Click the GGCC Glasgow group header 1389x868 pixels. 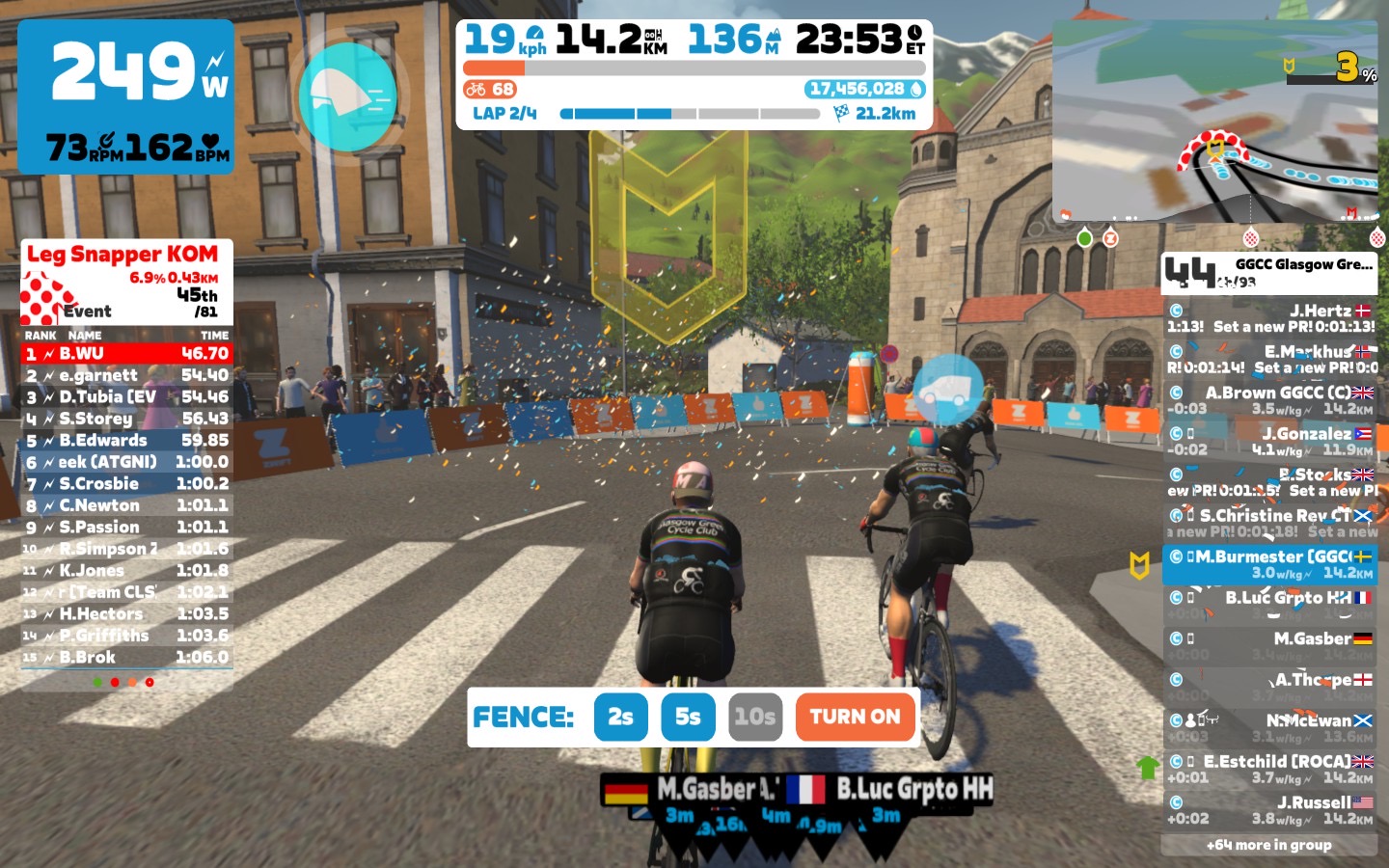tap(1269, 273)
